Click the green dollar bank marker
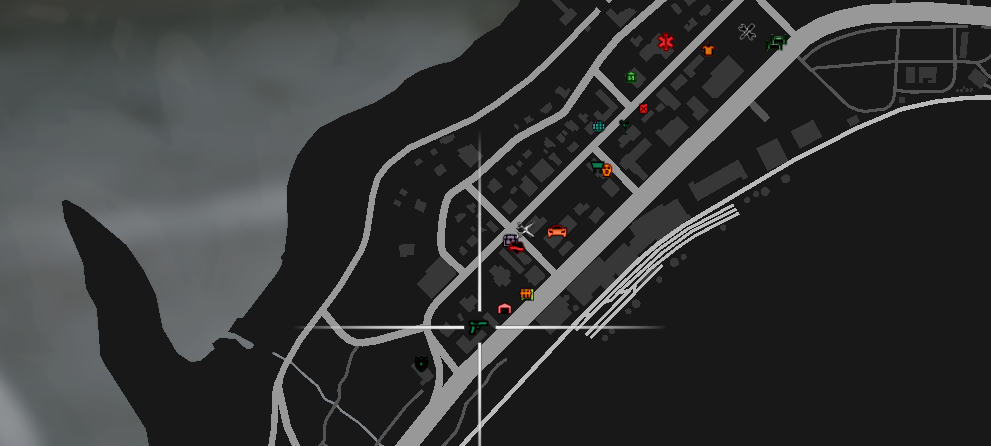This screenshot has height=446, width=991. (631, 77)
